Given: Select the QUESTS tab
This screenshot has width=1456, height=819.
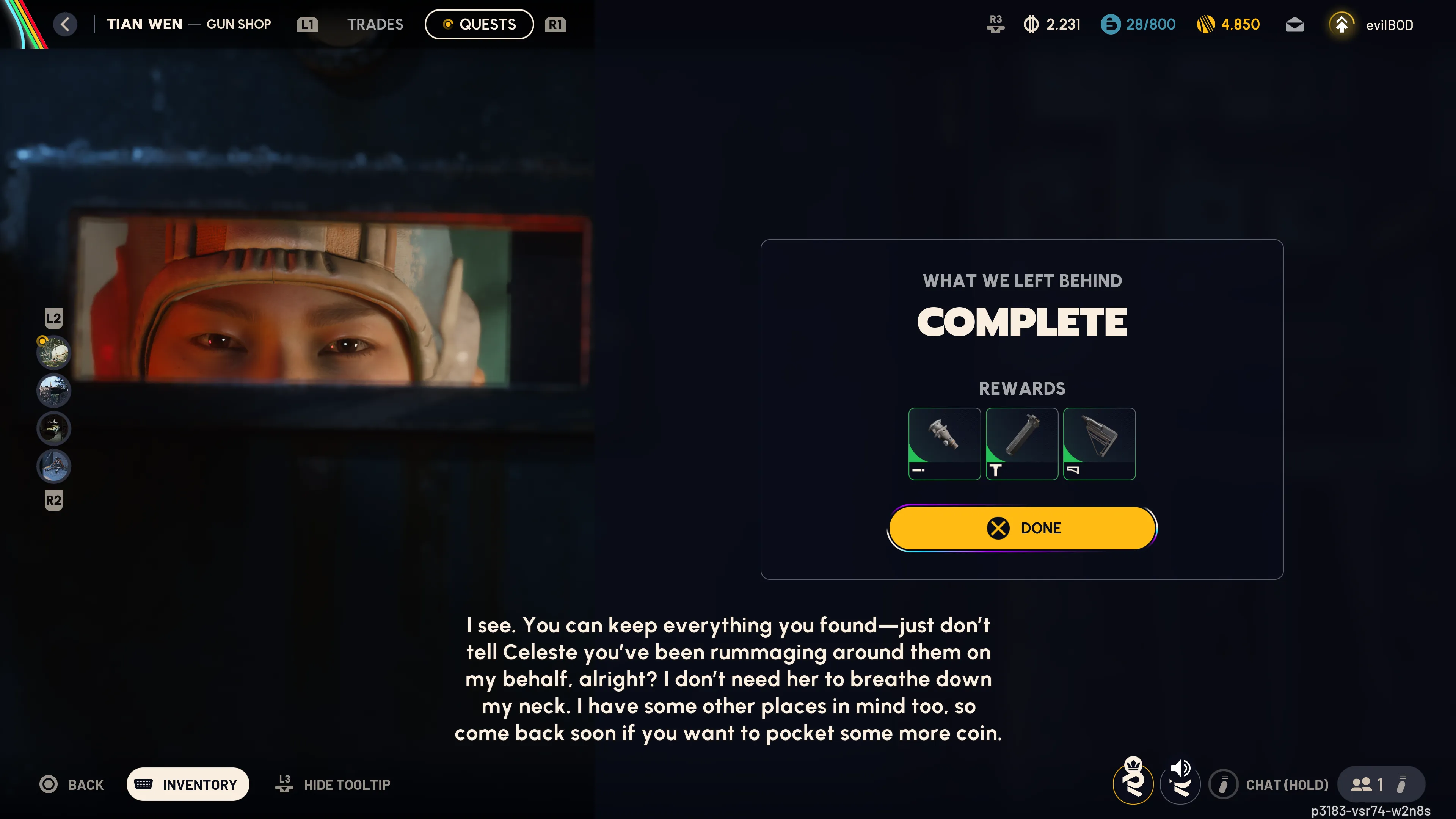Looking at the screenshot, I should [479, 24].
